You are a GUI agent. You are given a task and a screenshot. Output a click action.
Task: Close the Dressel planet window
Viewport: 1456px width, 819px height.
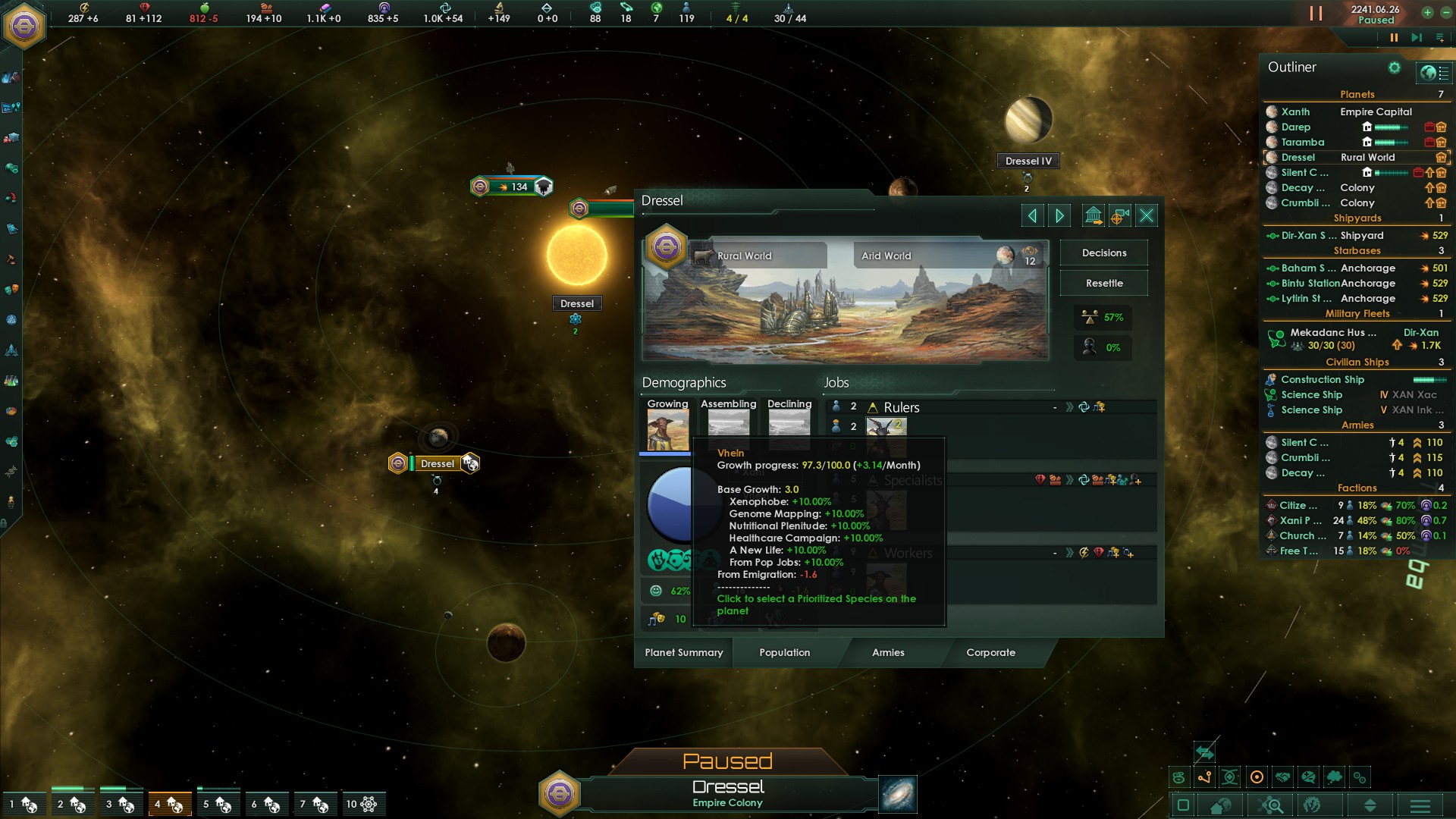coord(1147,216)
